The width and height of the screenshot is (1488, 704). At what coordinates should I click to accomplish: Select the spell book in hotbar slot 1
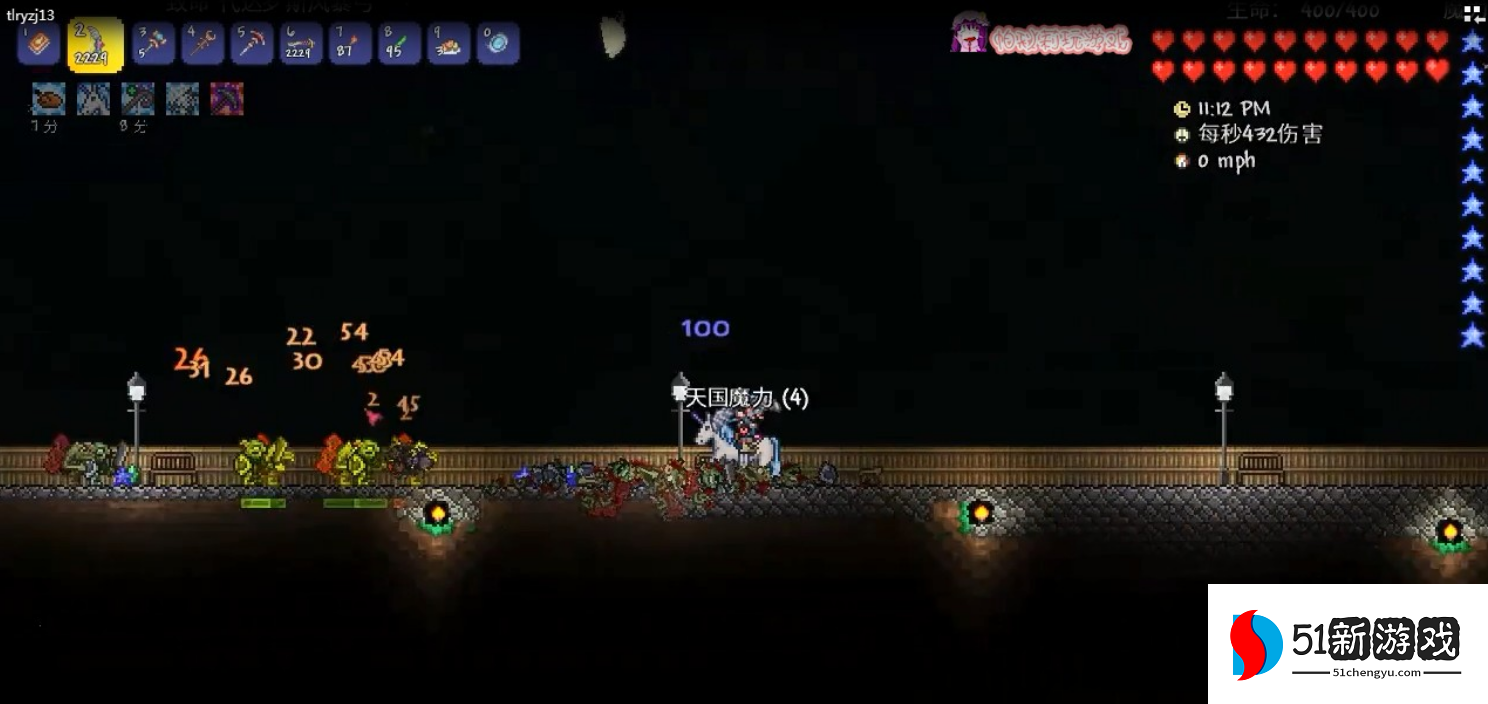pyautogui.click(x=39, y=44)
